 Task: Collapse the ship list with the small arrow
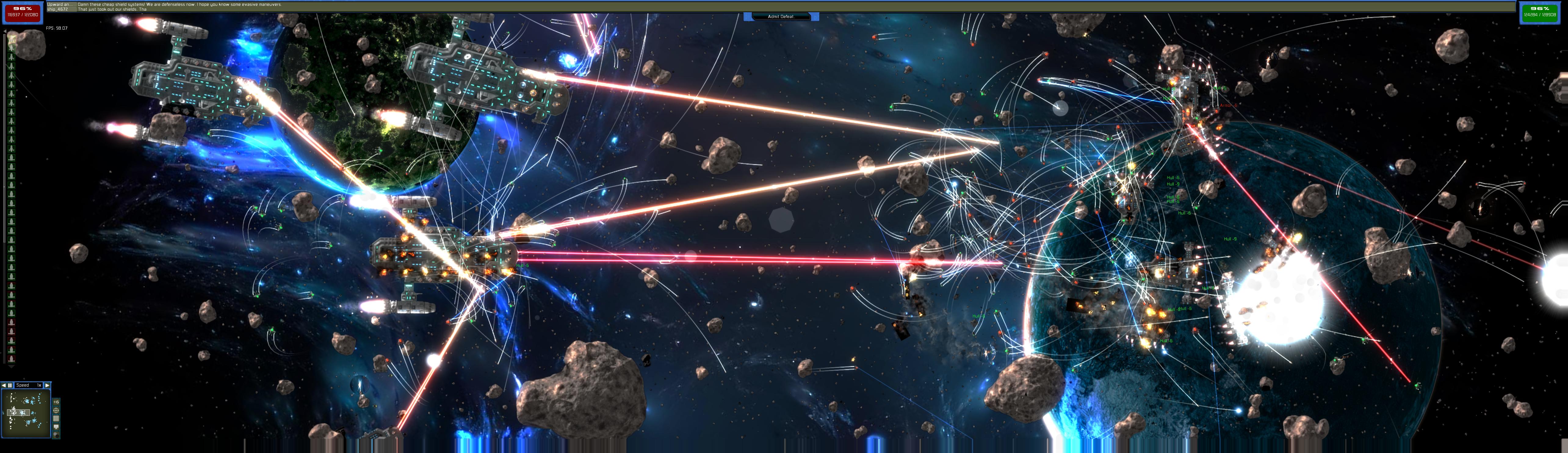point(5,32)
